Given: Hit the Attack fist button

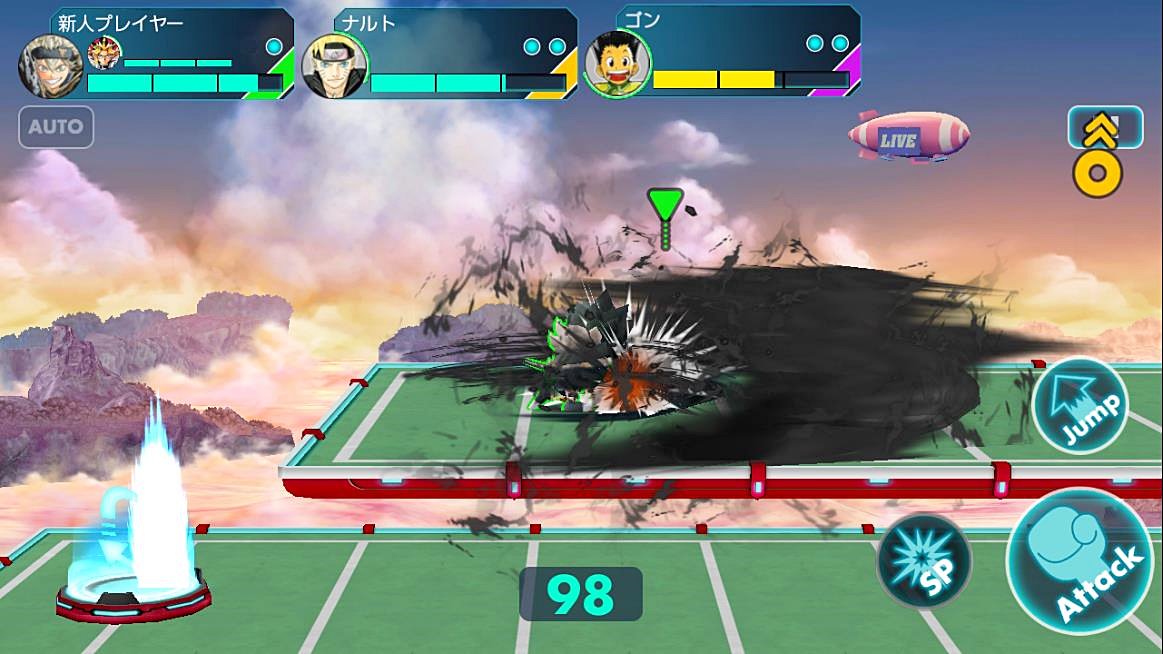Looking at the screenshot, I should point(1078,560).
